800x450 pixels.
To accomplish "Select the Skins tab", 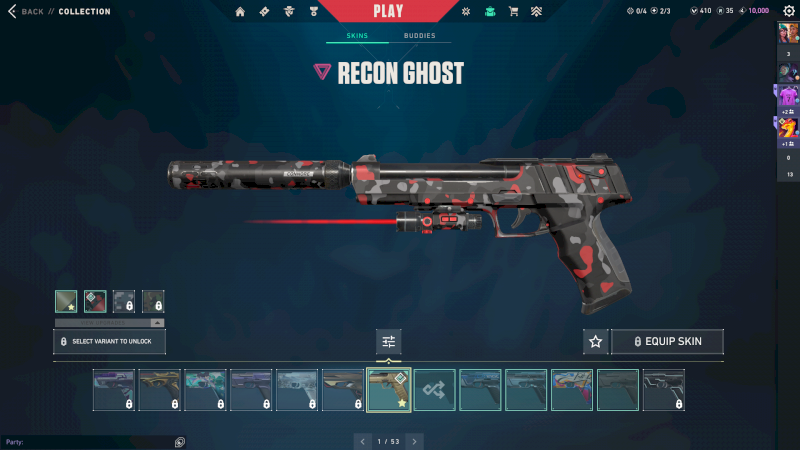I will click(357, 36).
